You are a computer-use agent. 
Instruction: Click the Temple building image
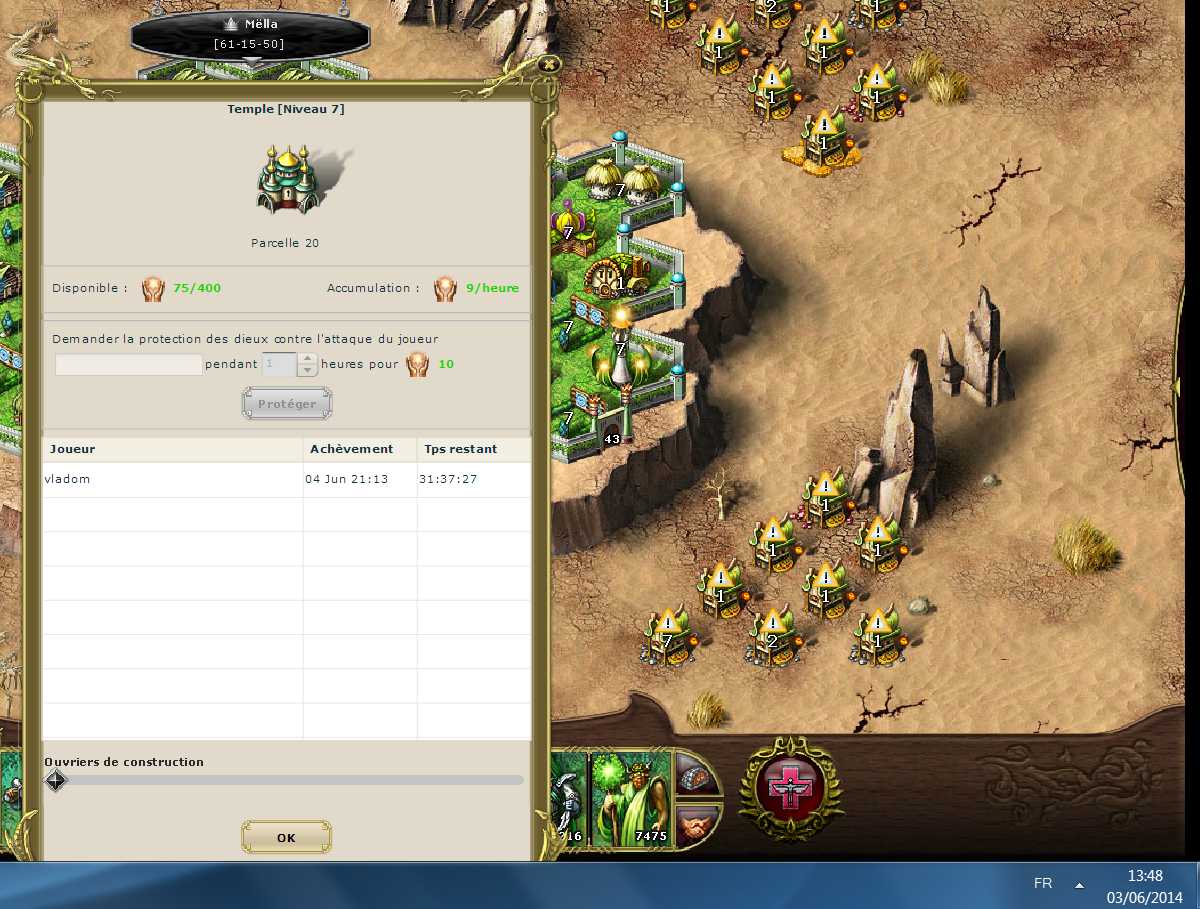pyautogui.click(x=288, y=180)
